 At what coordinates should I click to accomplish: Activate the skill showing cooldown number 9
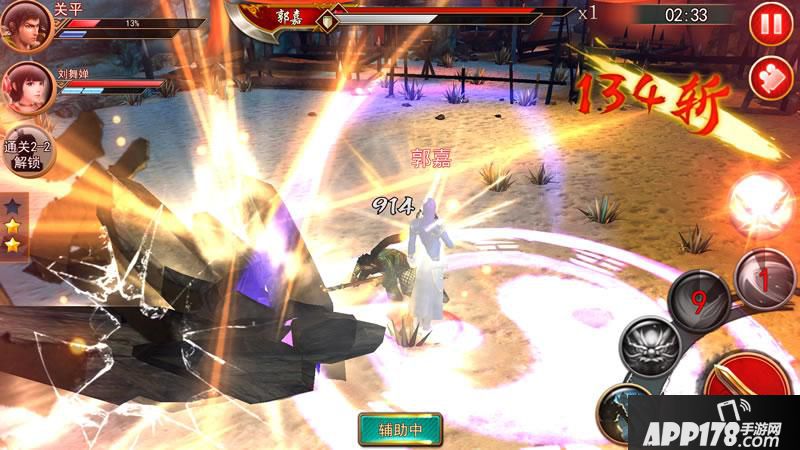pos(699,298)
